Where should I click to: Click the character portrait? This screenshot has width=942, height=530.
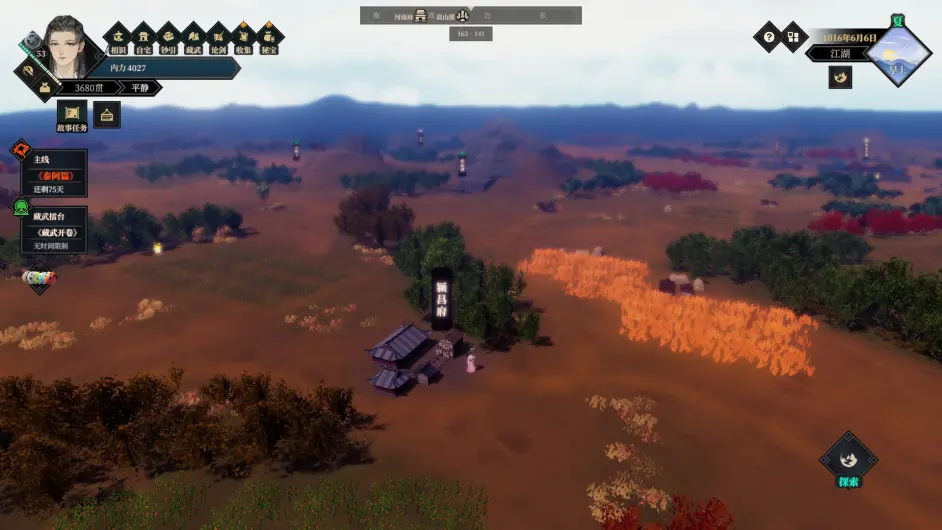click(x=65, y=48)
